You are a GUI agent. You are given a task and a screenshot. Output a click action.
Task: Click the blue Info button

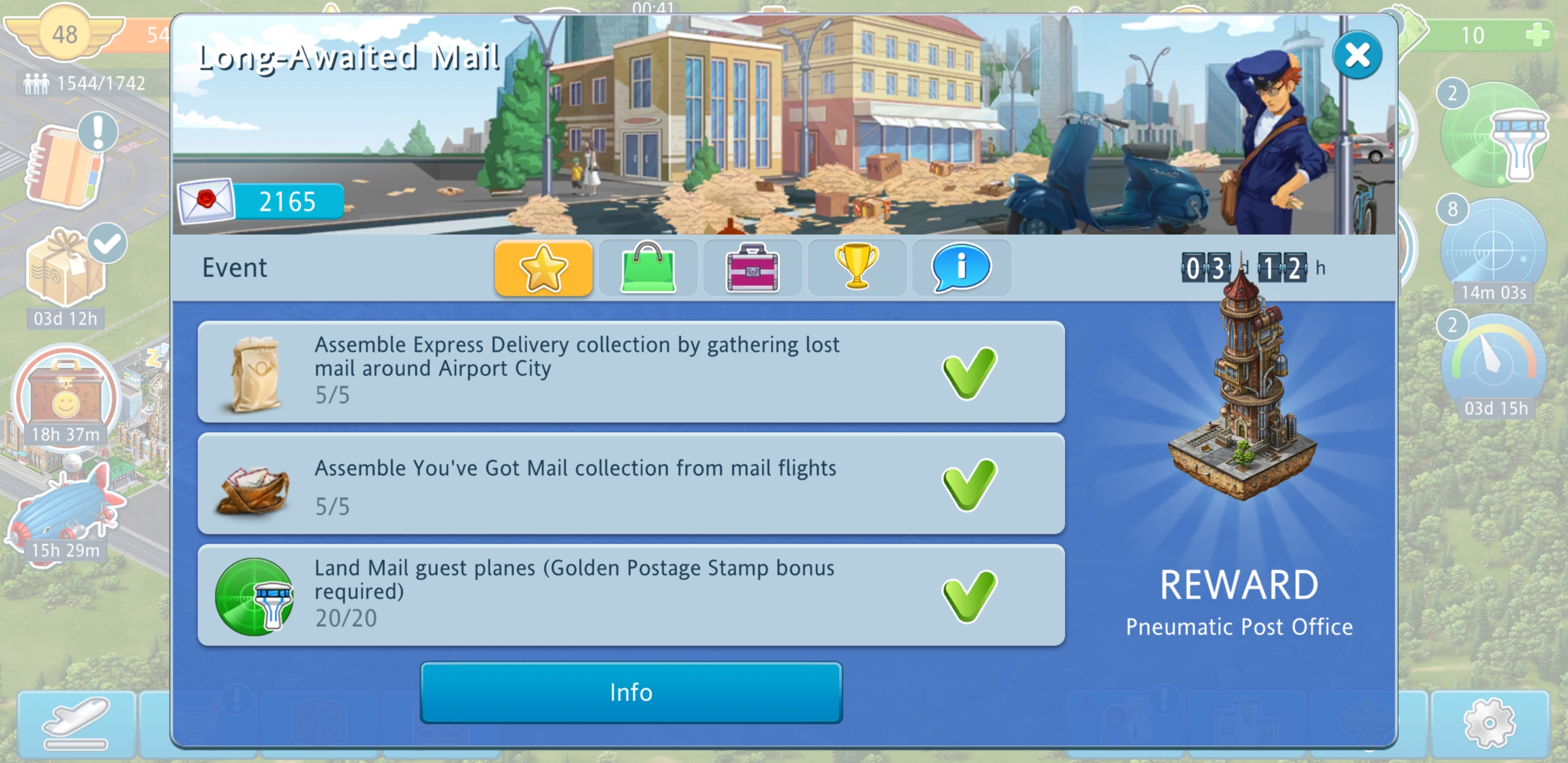click(x=630, y=693)
